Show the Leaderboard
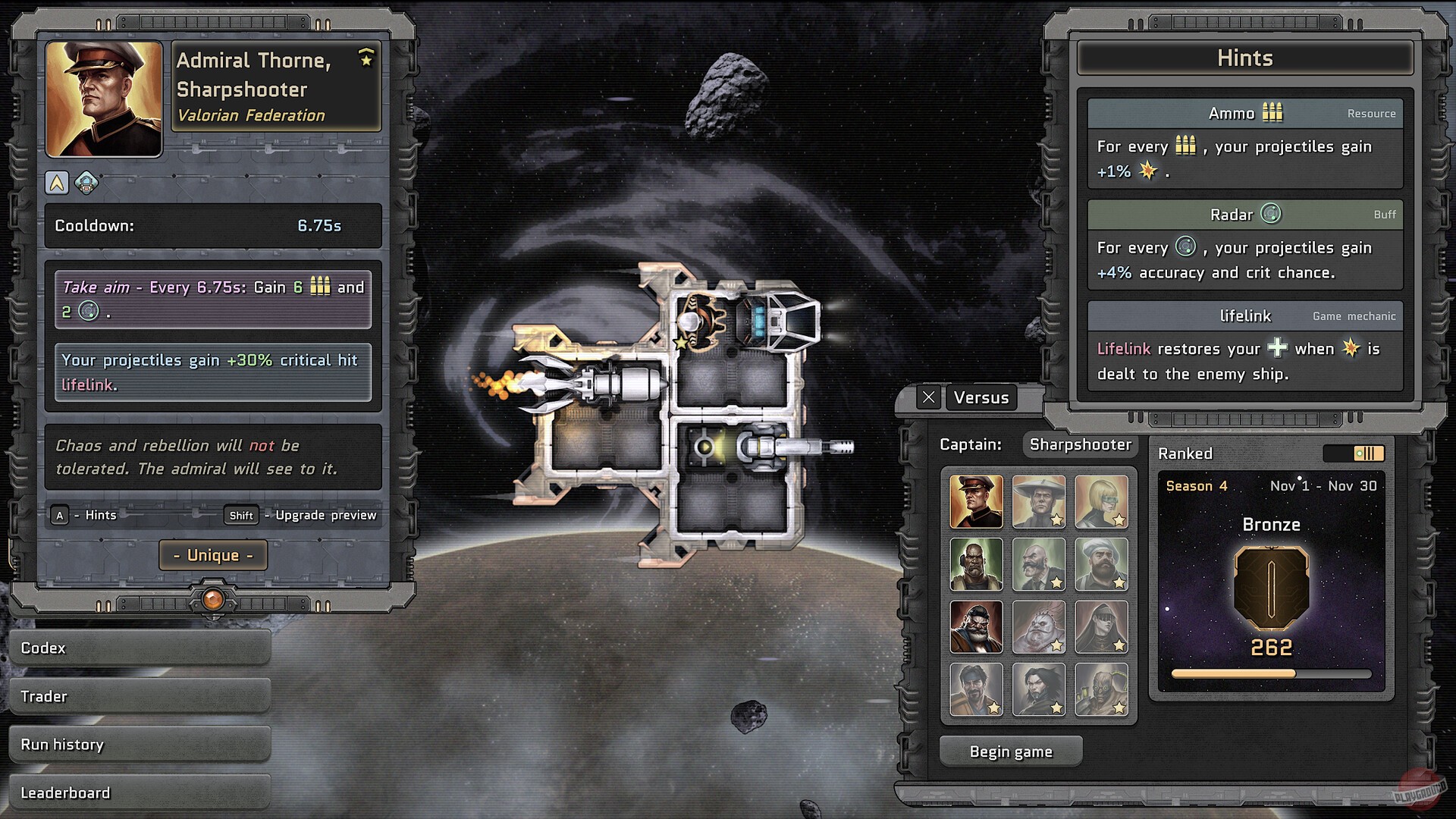Viewport: 1456px width, 819px height. 140,792
